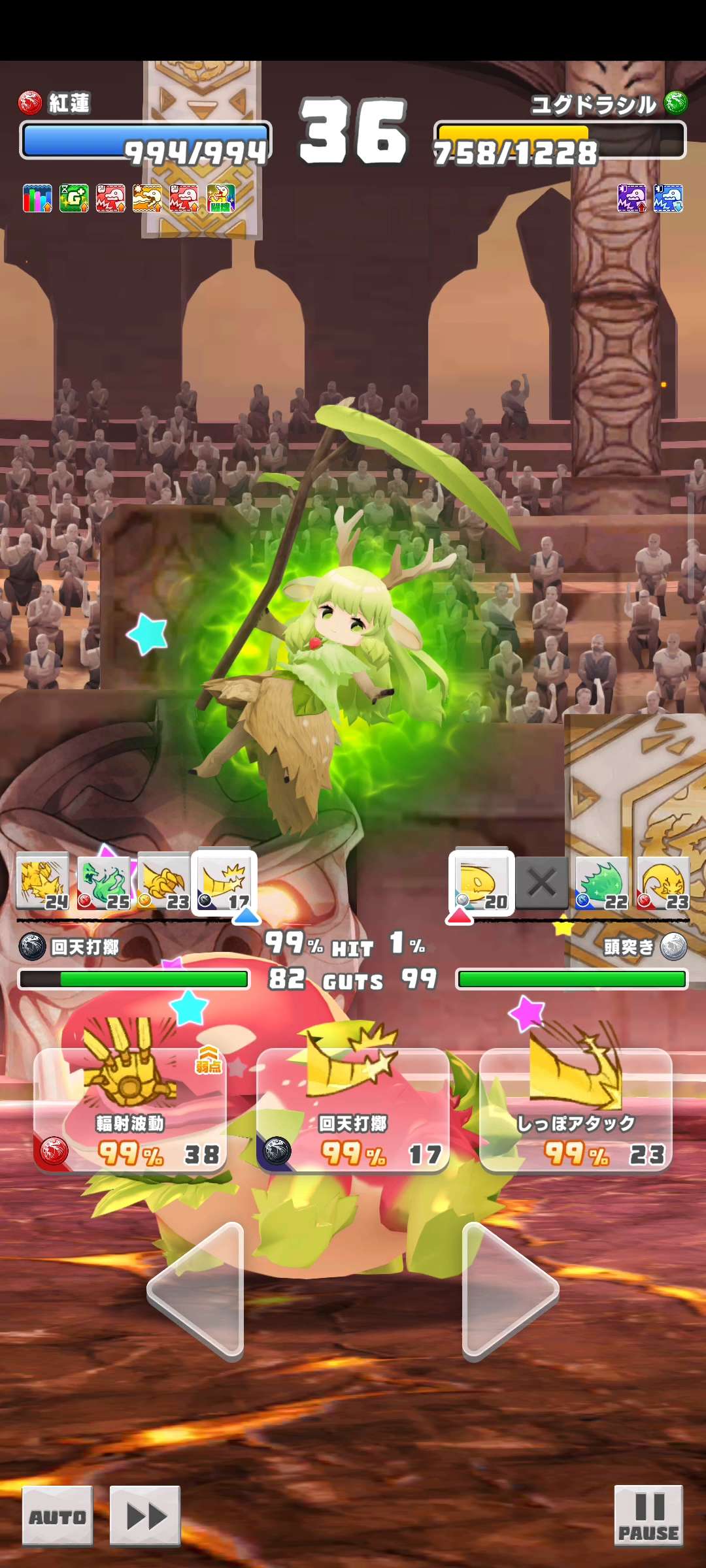Tap the enemy's purple monster status icon
Viewport: 706px width, 1568px height.
point(631,198)
